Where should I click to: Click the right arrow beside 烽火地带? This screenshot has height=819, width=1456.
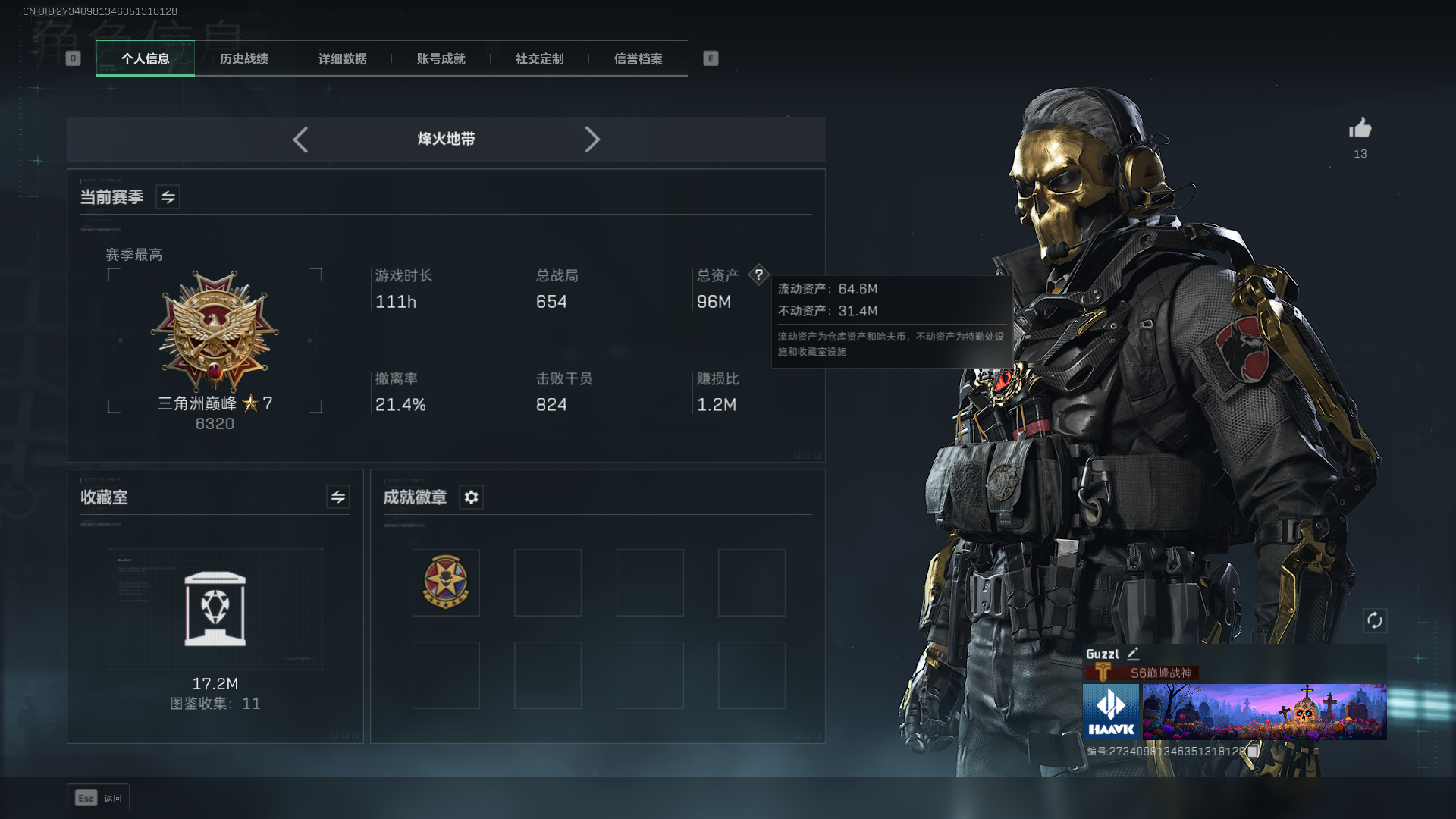(x=592, y=140)
